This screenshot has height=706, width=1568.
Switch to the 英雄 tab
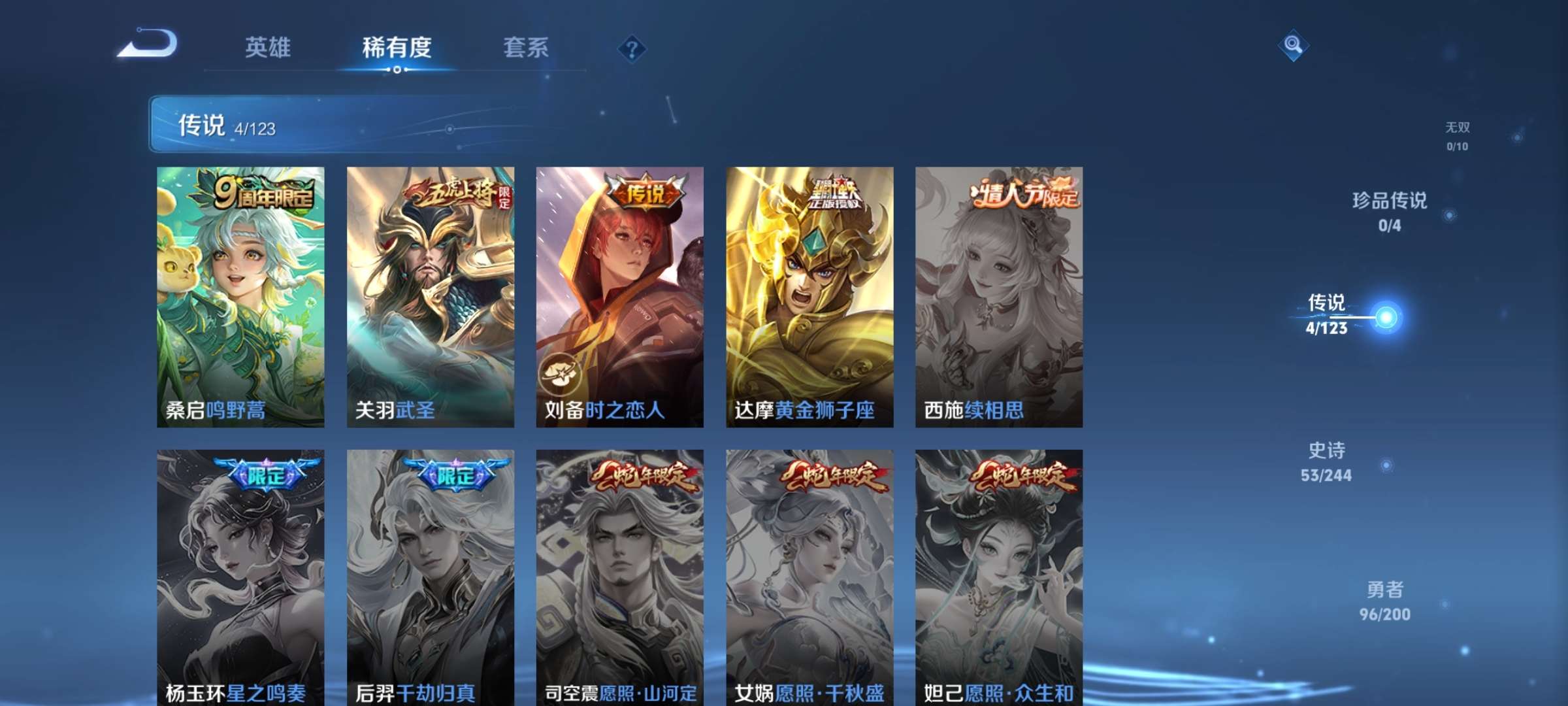(x=268, y=47)
